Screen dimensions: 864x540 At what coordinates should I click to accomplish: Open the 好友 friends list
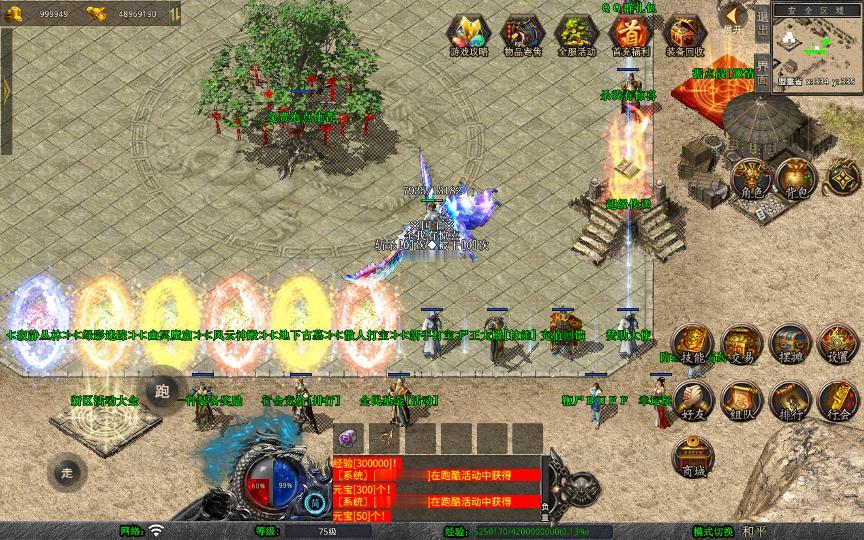pyautogui.click(x=692, y=397)
